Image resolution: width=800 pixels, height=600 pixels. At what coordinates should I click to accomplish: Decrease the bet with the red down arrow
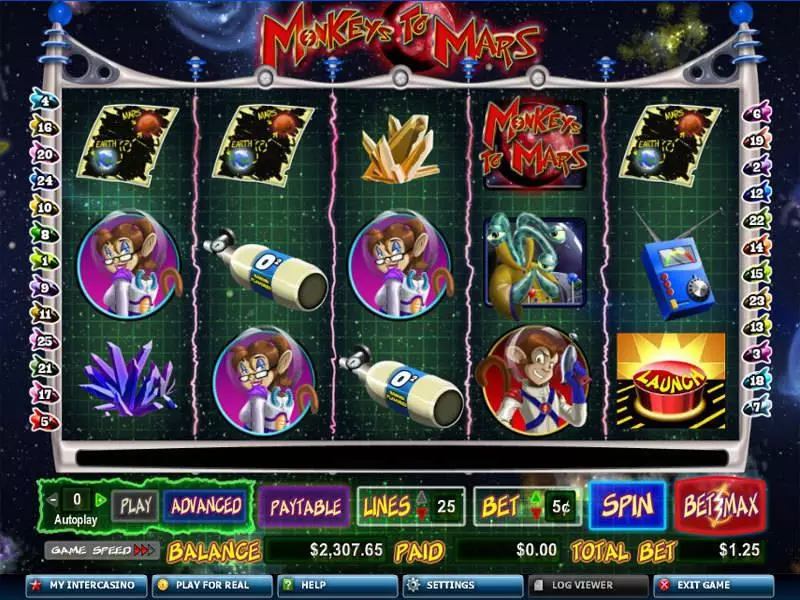coord(536,514)
